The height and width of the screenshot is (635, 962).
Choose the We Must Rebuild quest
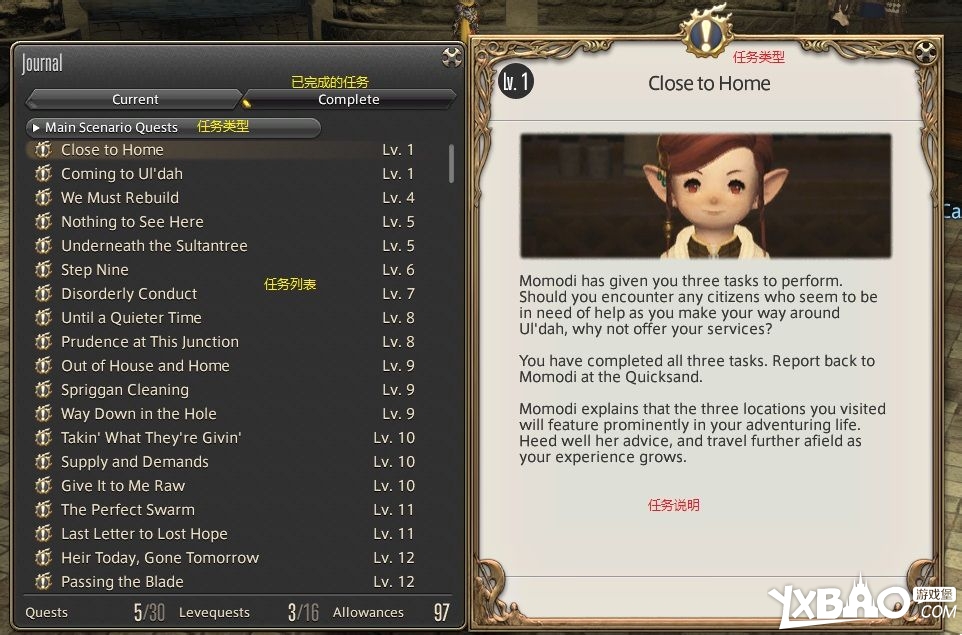point(120,198)
